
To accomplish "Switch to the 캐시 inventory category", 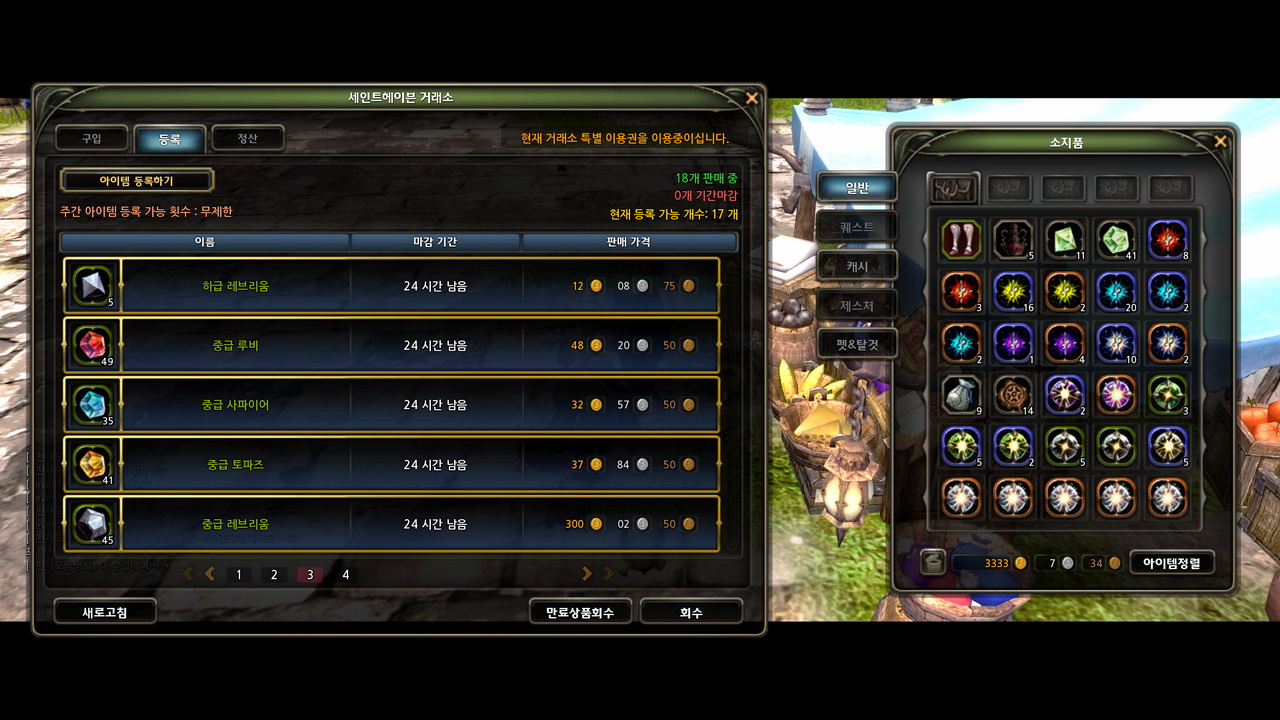I will (857, 266).
